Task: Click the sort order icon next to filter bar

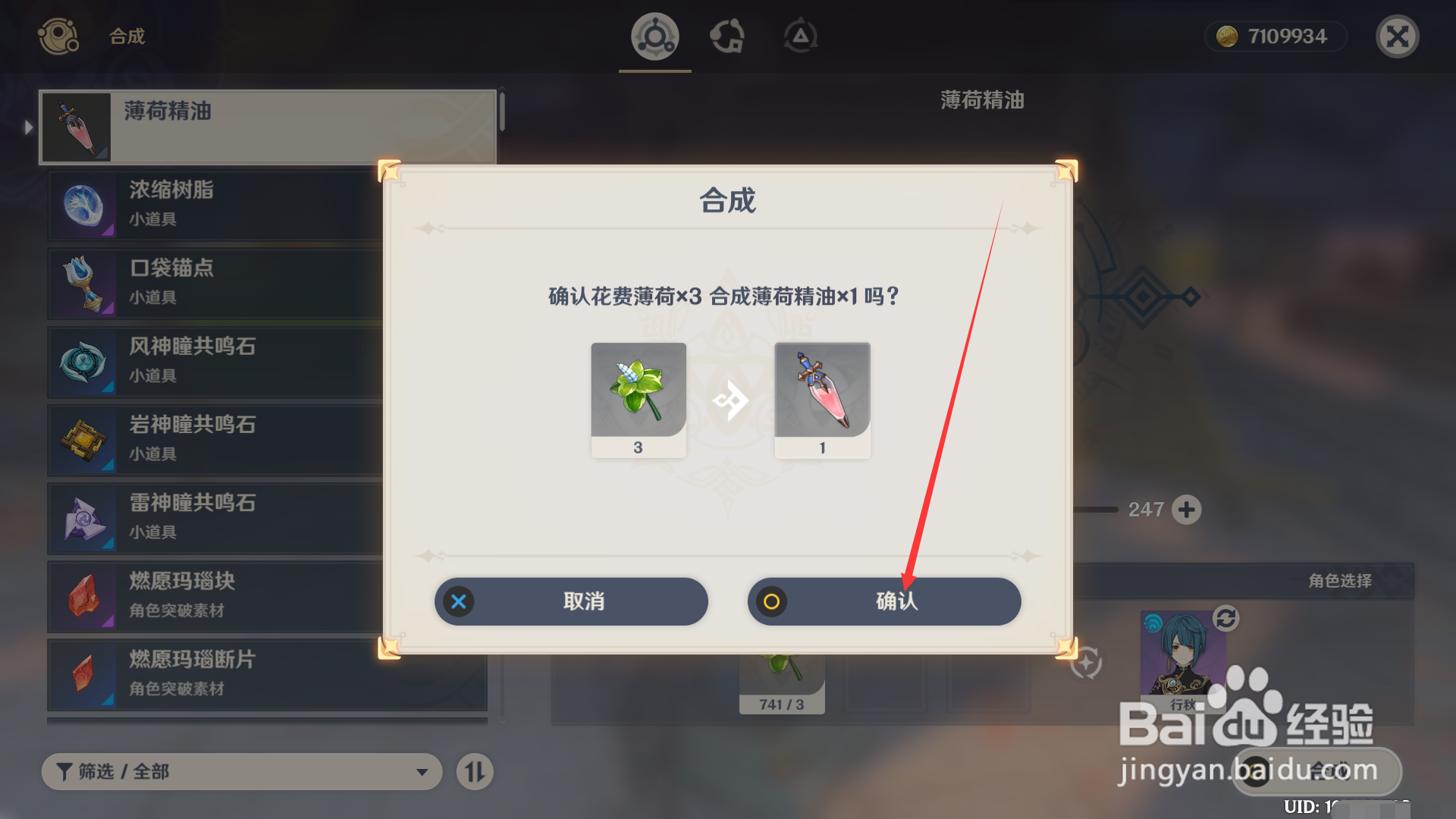Action: click(x=475, y=771)
